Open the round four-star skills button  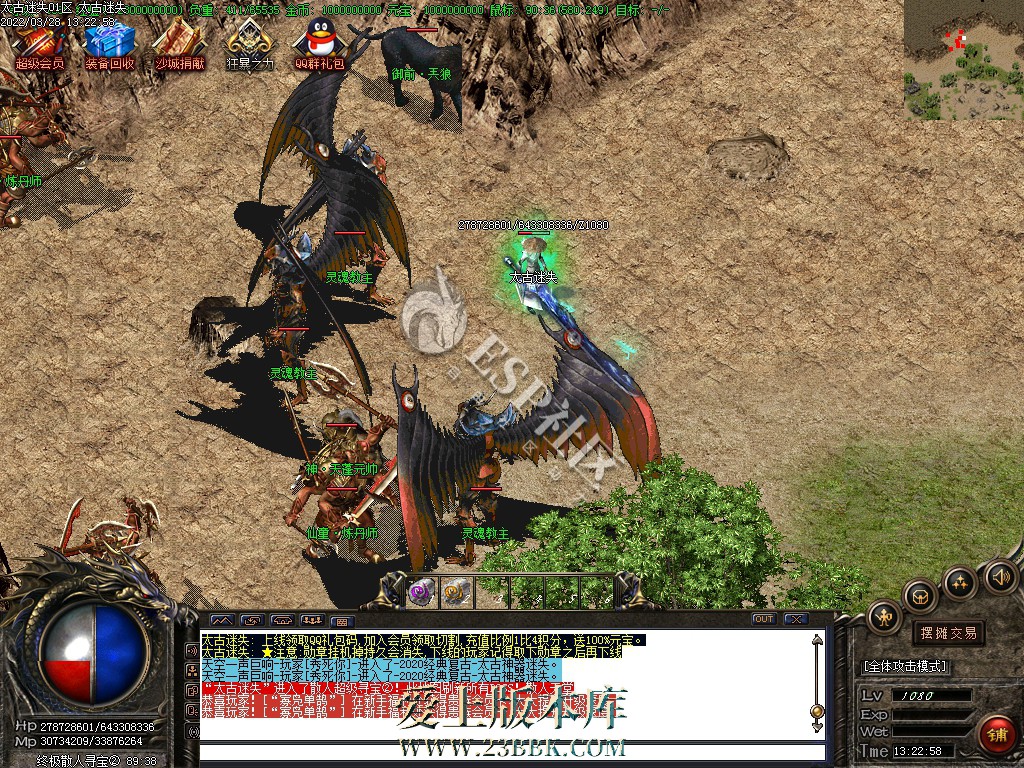pos(960,581)
